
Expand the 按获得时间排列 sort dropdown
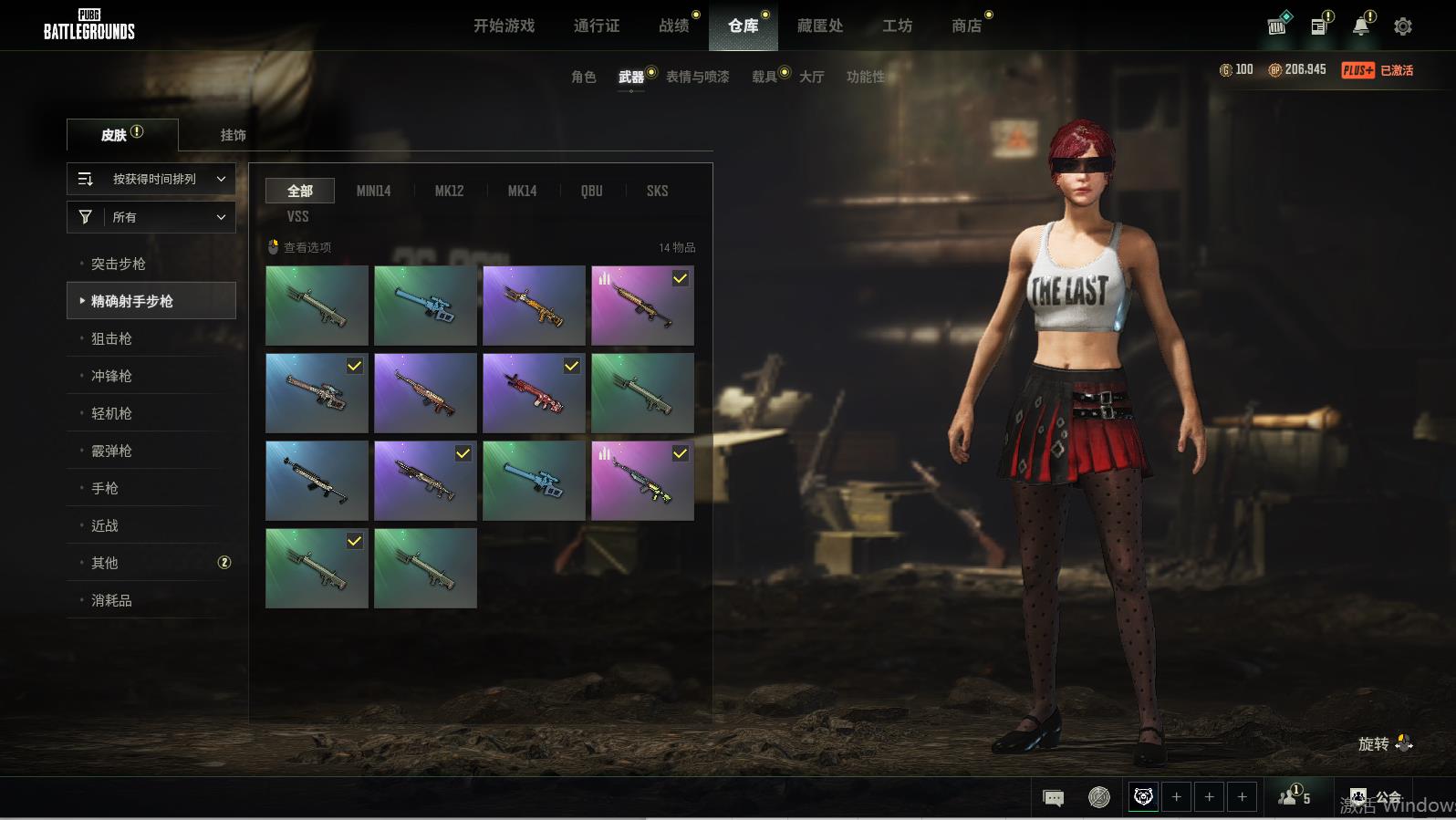click(151, 179)
